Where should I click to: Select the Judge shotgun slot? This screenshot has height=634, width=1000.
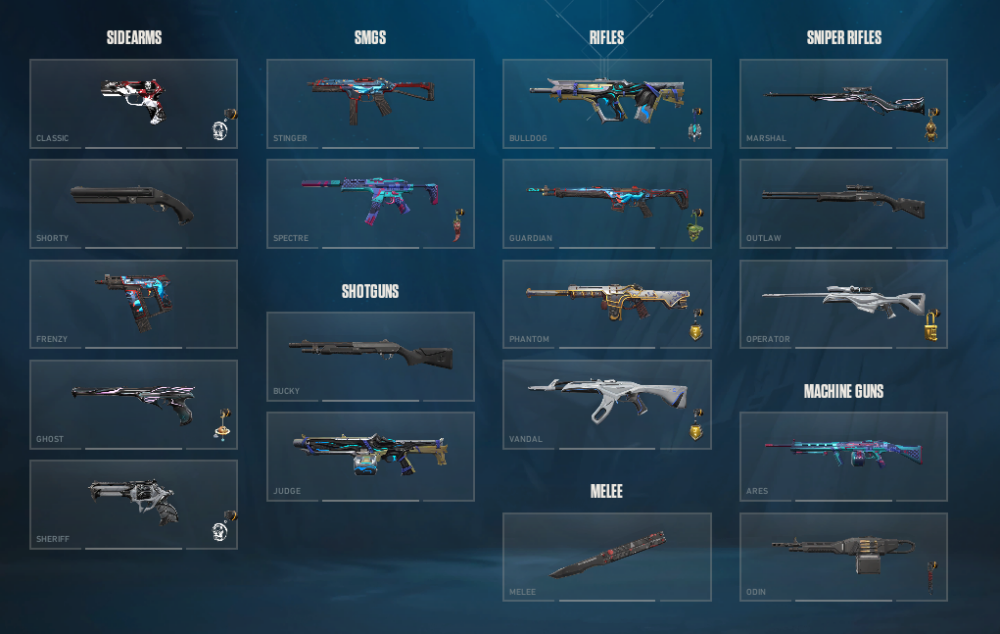[x=370, y=456]
